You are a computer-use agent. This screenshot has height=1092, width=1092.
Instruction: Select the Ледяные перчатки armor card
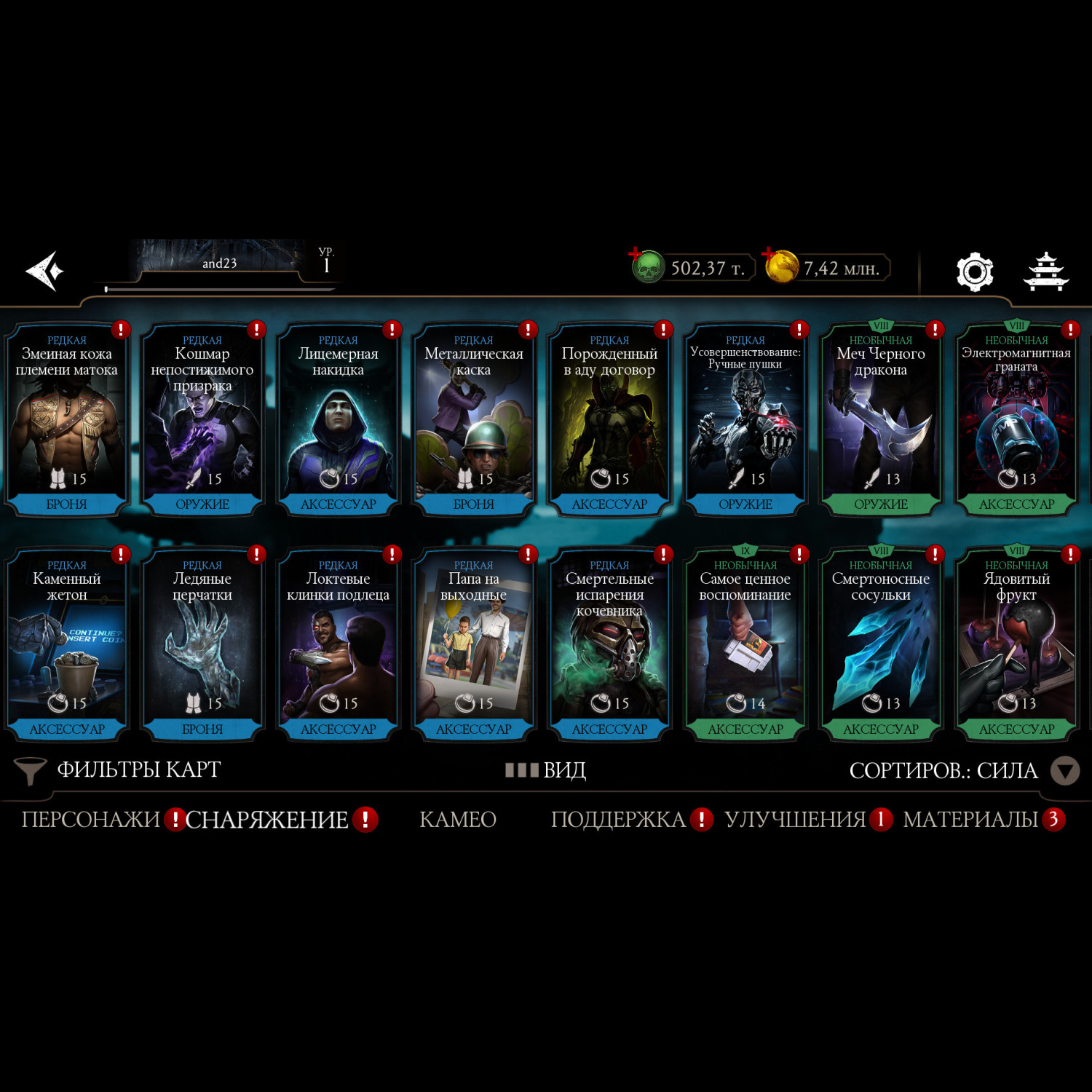(202, 644)
